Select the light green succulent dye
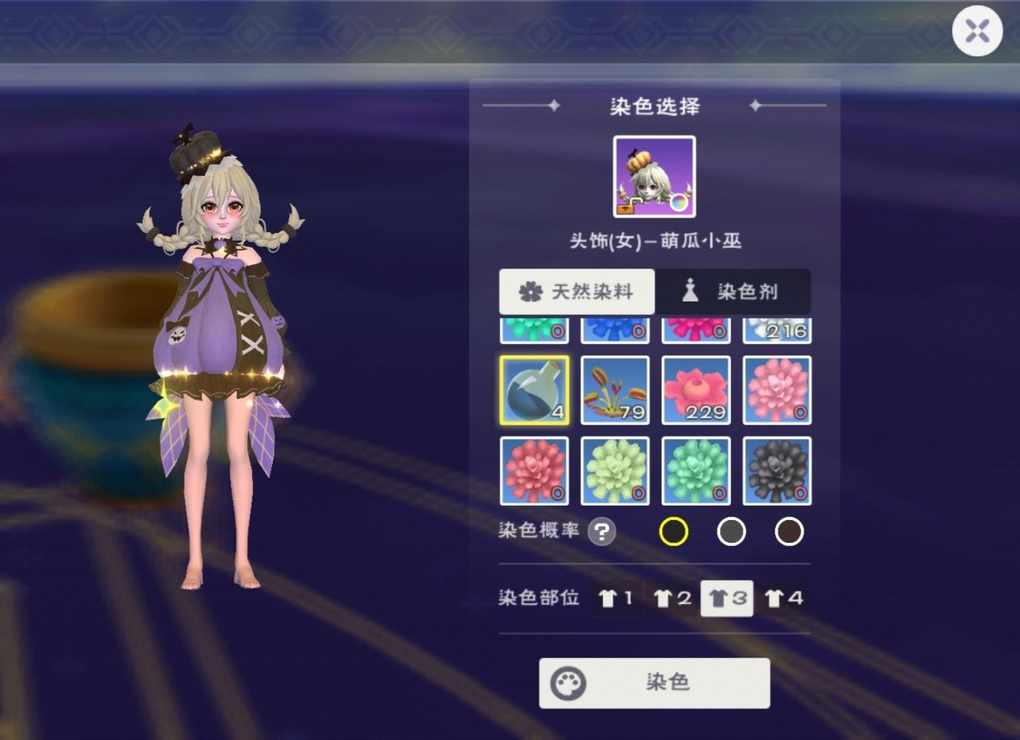The image size is (1020, 740). (615, 470)
